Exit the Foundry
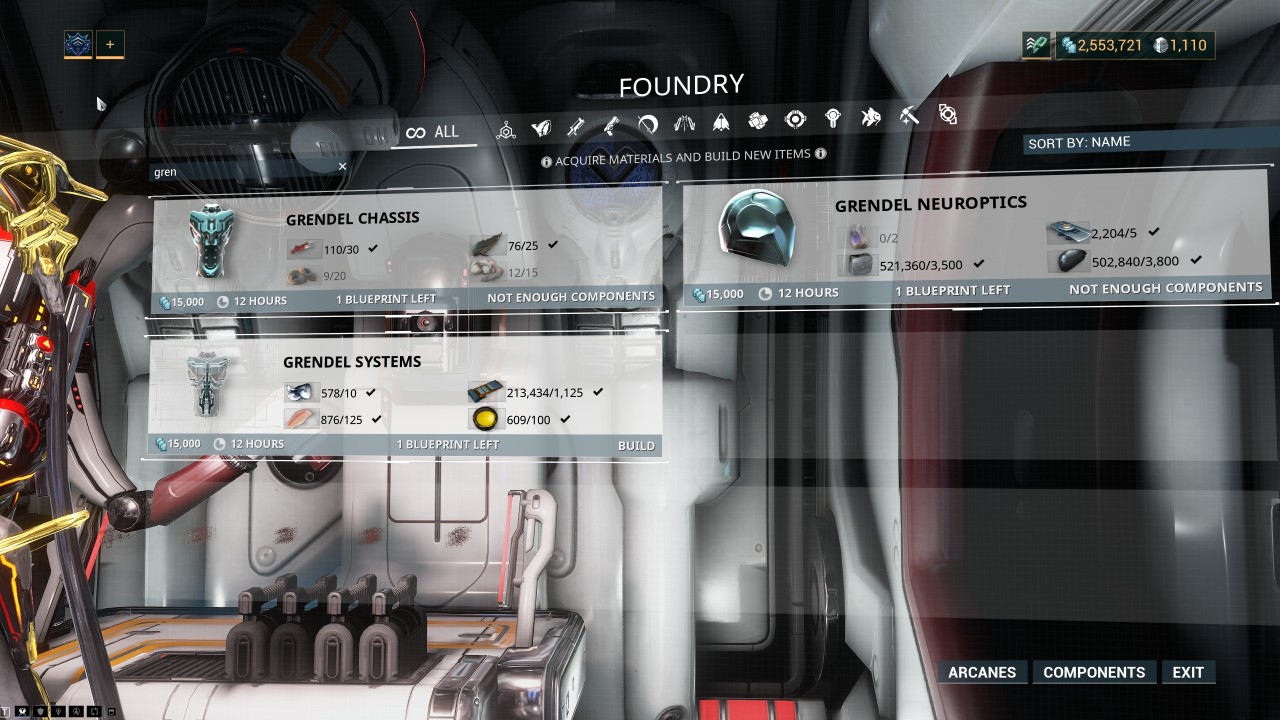The height and width of the screenshot is (720, 1280). (1188, 672)
